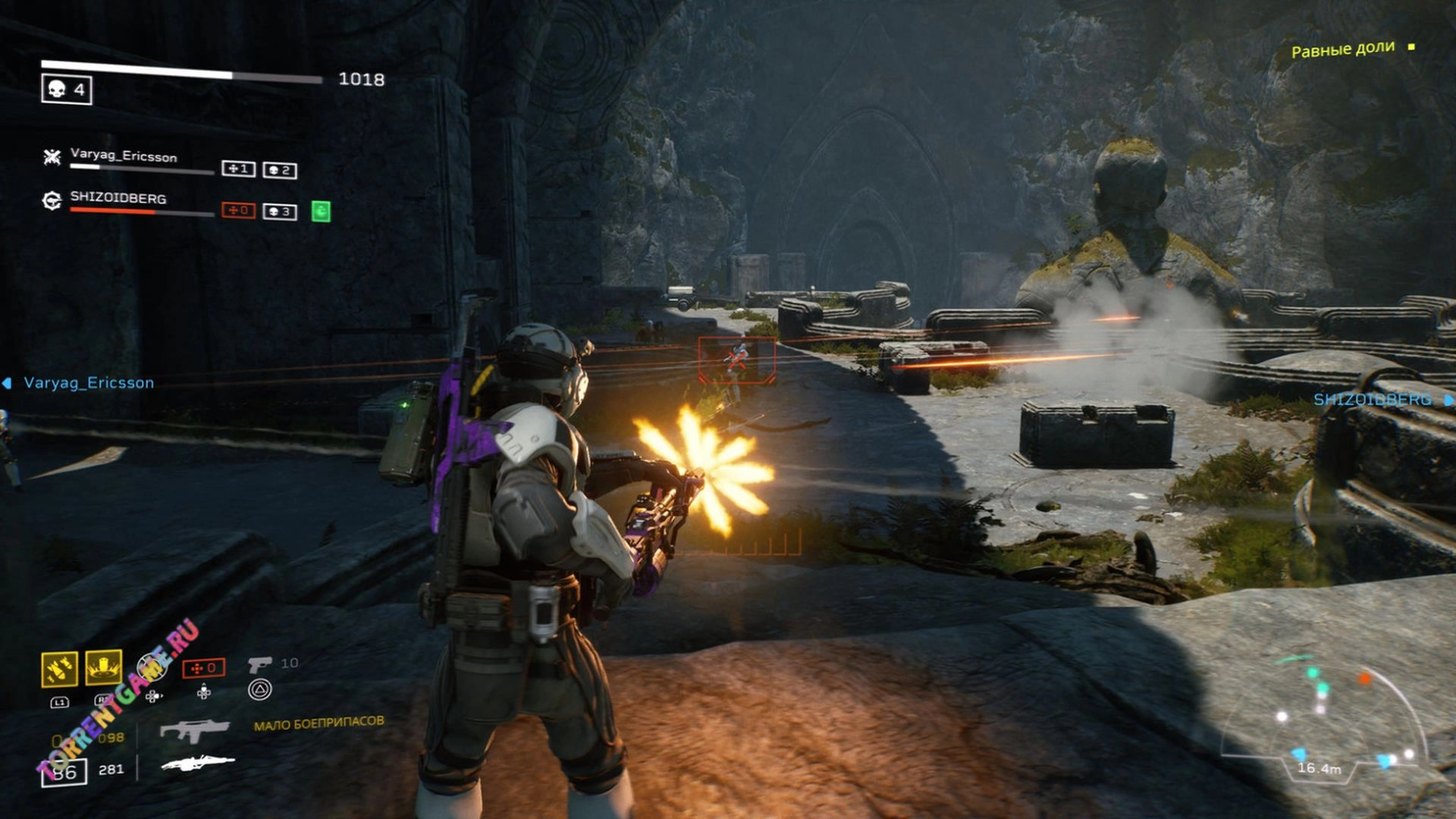
Task: Trigger the yellow ground-slam shockwave ability icon
Action: [104, 667]
